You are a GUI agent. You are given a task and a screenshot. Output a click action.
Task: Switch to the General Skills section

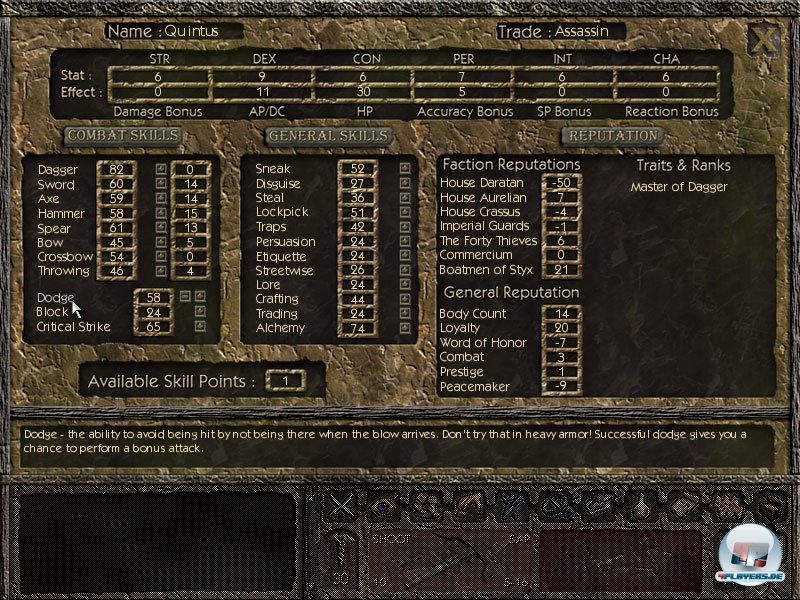(x=327, y=135)
